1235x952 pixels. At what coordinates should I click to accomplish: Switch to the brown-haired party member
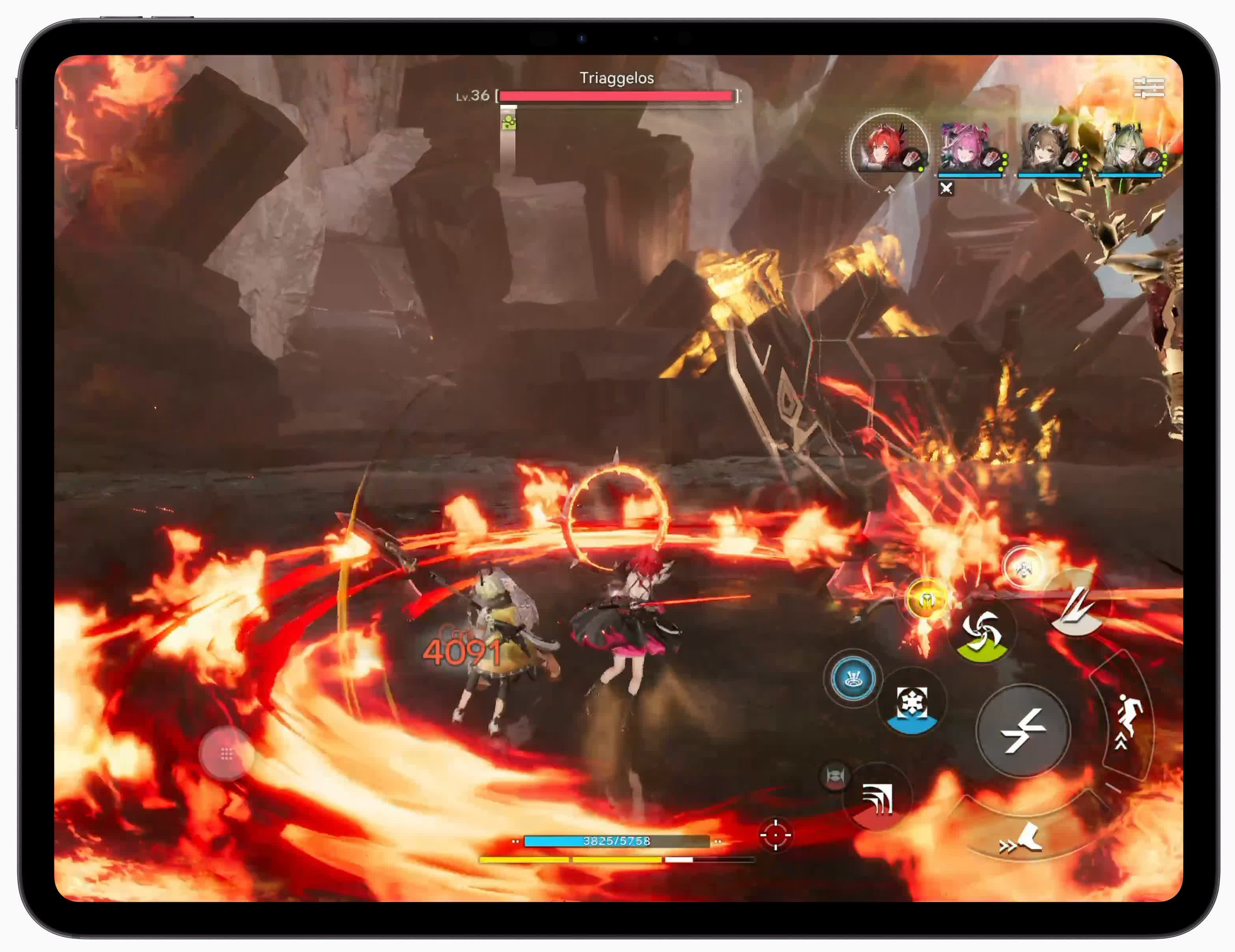click(1050, 149)
